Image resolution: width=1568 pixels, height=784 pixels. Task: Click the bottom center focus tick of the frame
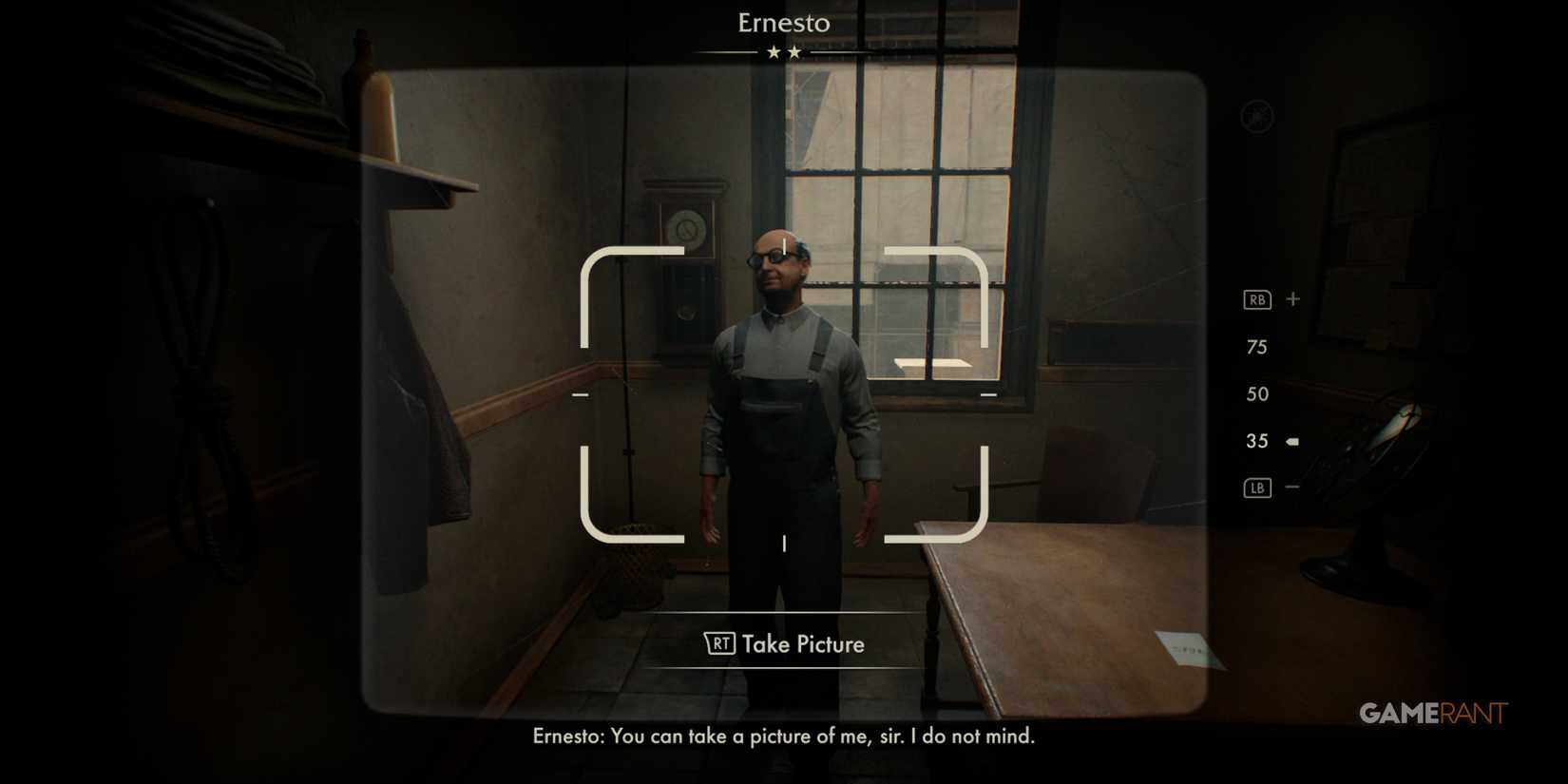tap(784, 545)
